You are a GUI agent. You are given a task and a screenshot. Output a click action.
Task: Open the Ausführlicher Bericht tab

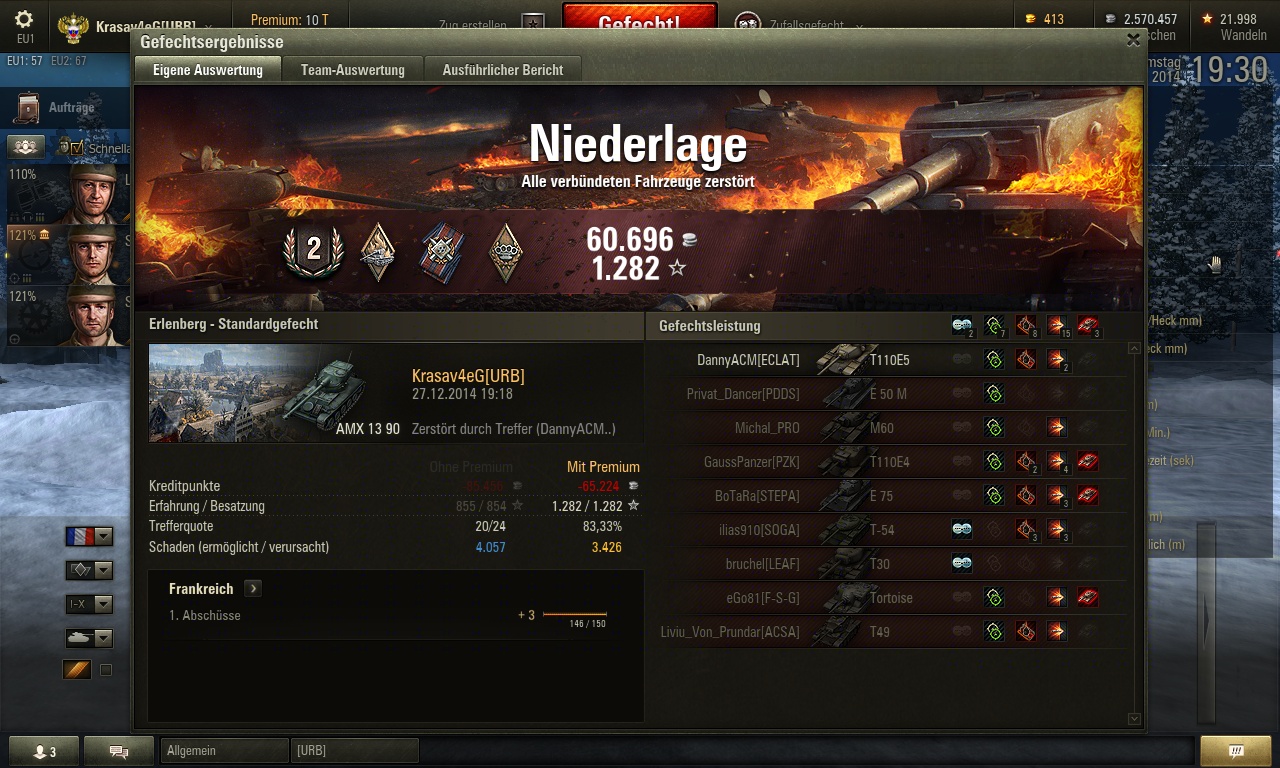502,70
